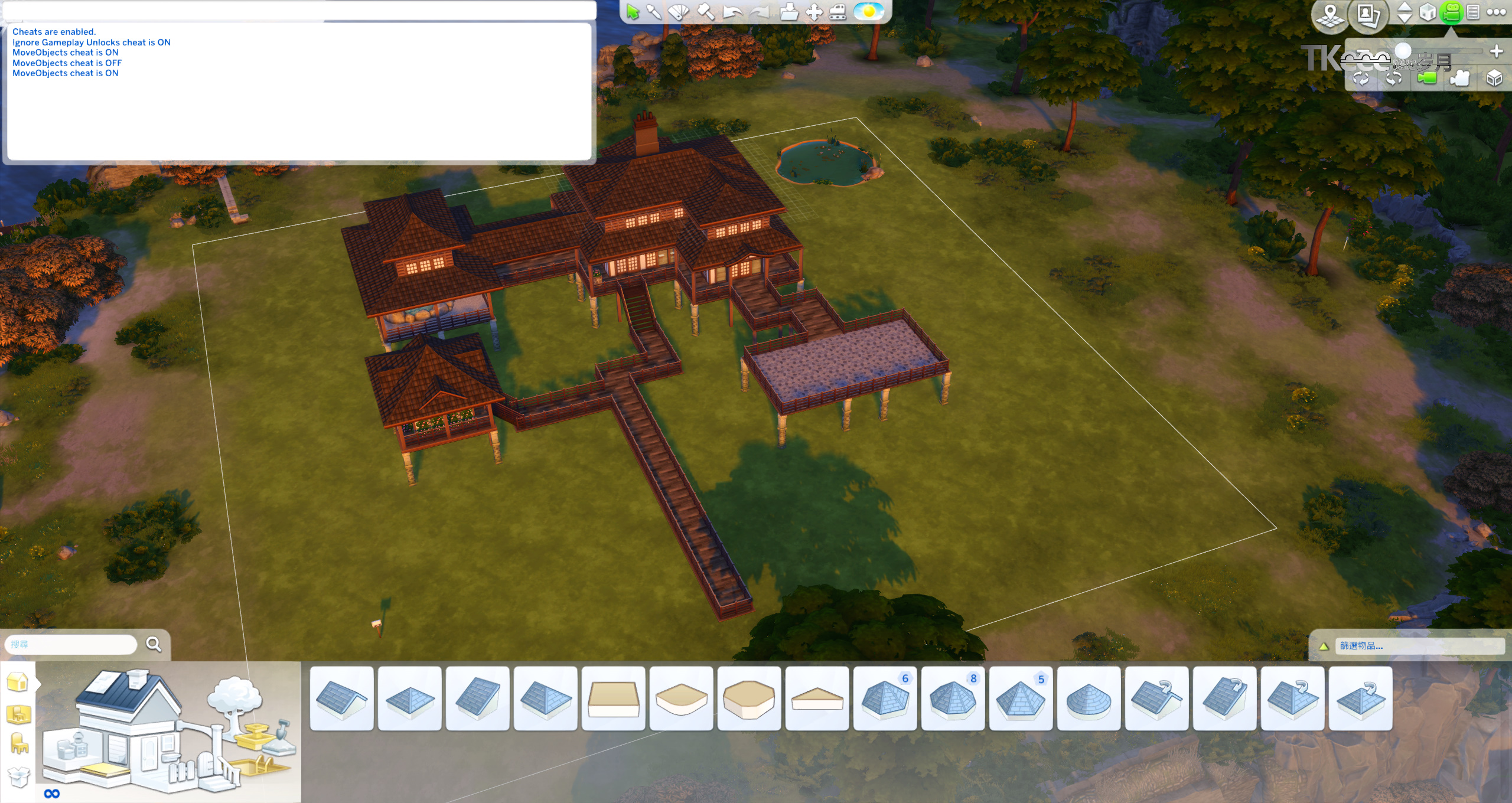
Task: Select the flat square roof piece
Action: [613, 699]
